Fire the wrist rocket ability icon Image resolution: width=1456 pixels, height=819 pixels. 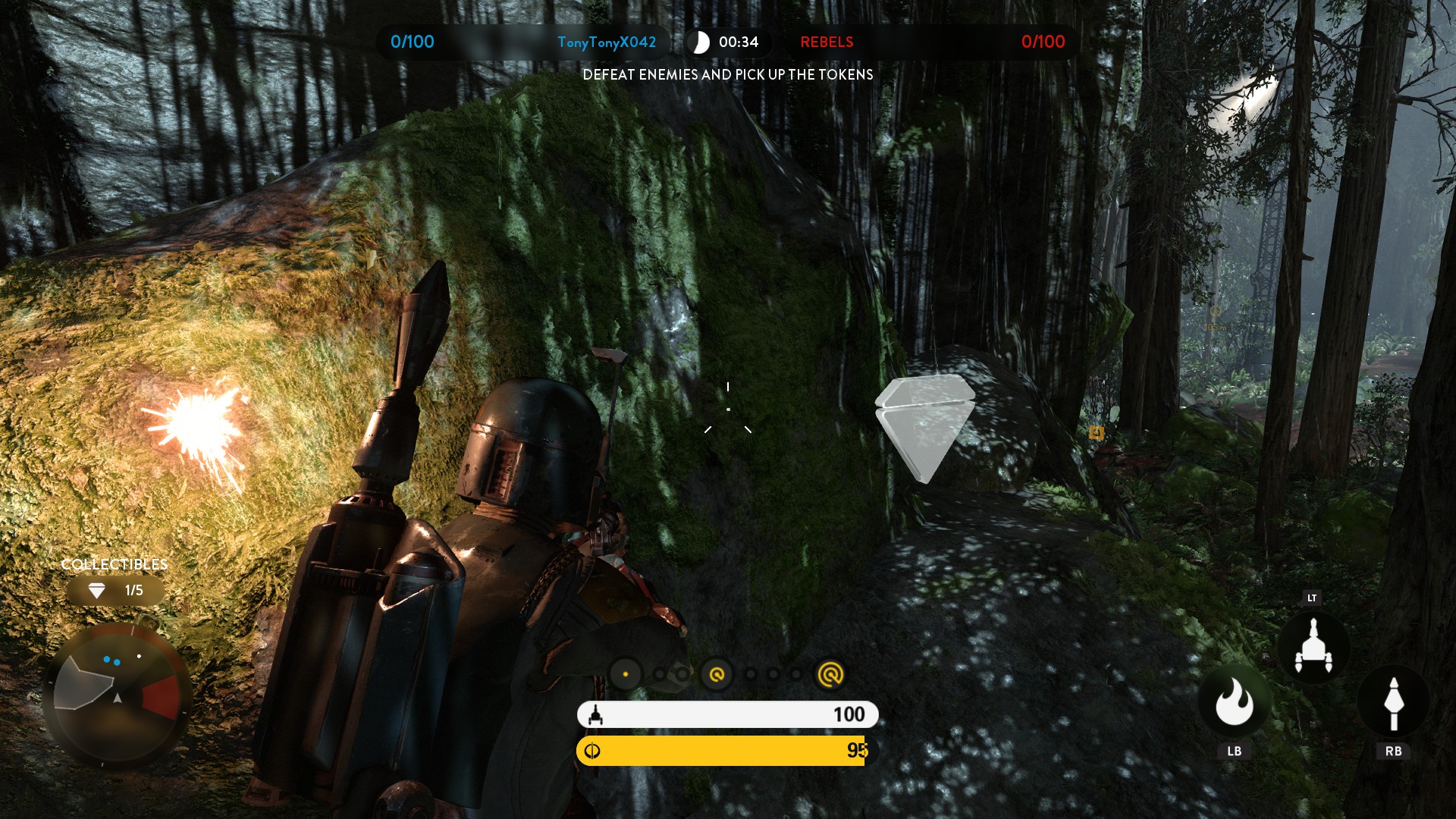[1393, 704]
